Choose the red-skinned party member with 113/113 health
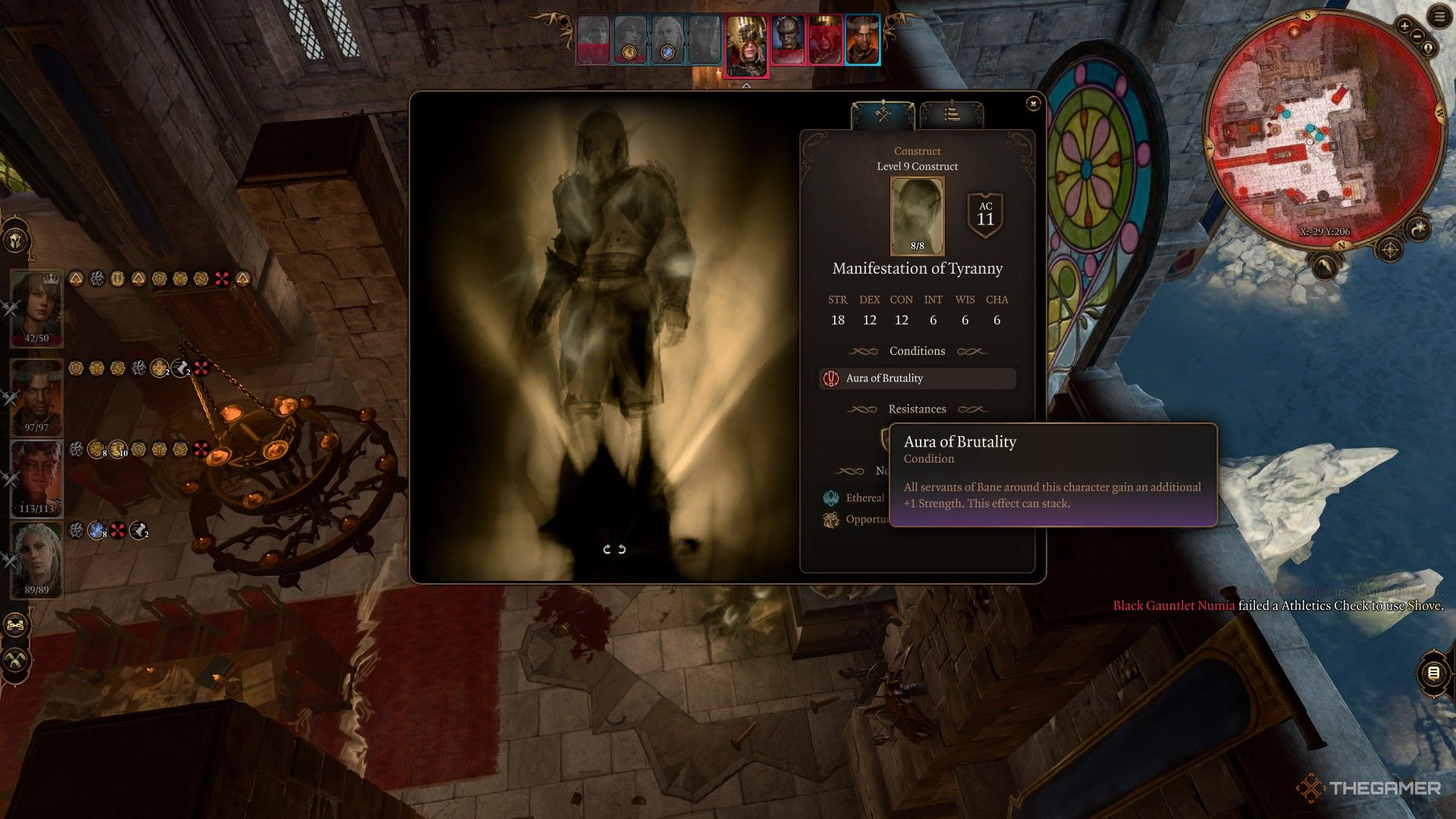Screen dimensions: 1456x819 point(36,478)
